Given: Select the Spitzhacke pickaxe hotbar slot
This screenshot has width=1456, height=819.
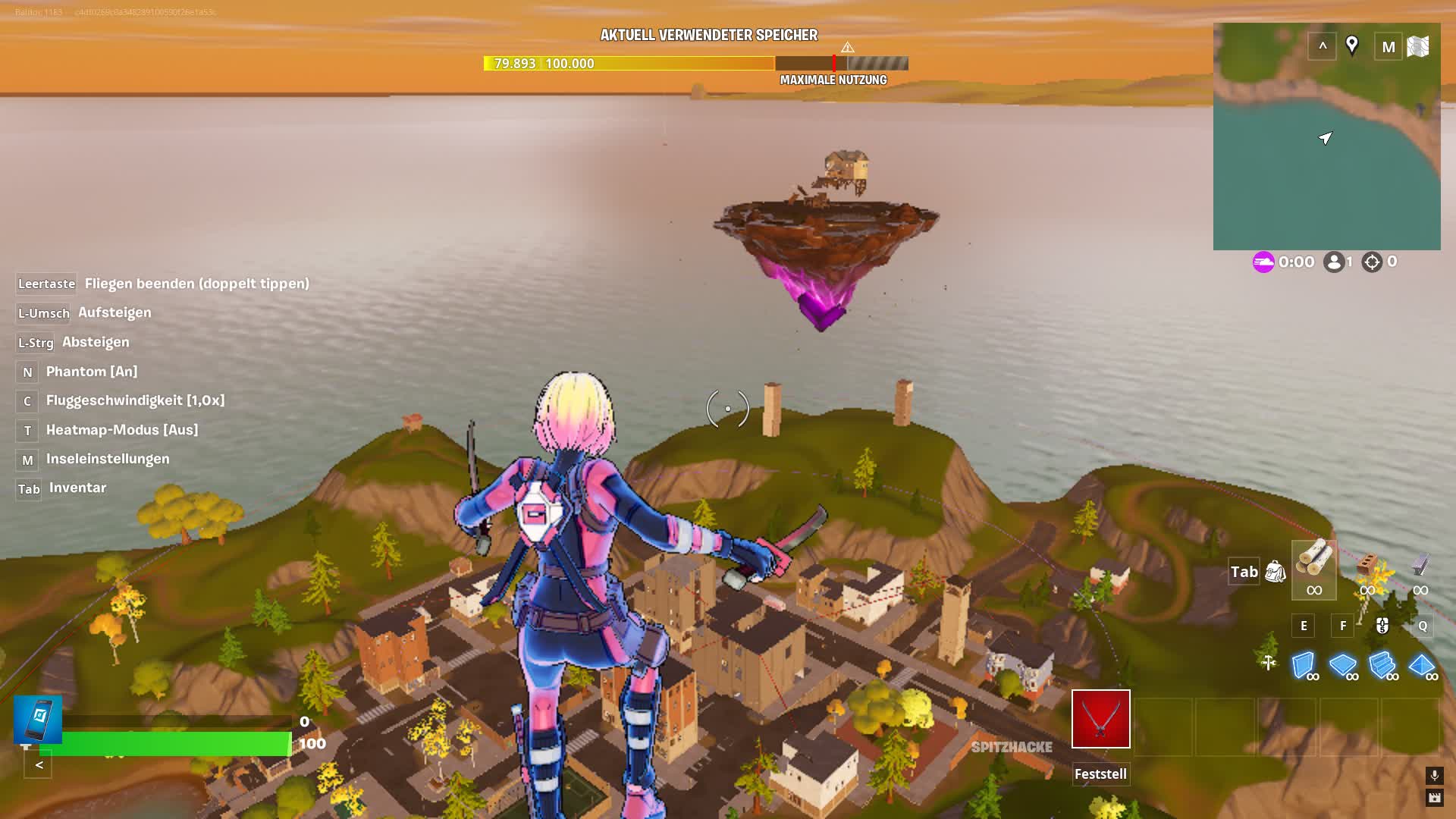Looking at the screenshot, I should 1100,719.
